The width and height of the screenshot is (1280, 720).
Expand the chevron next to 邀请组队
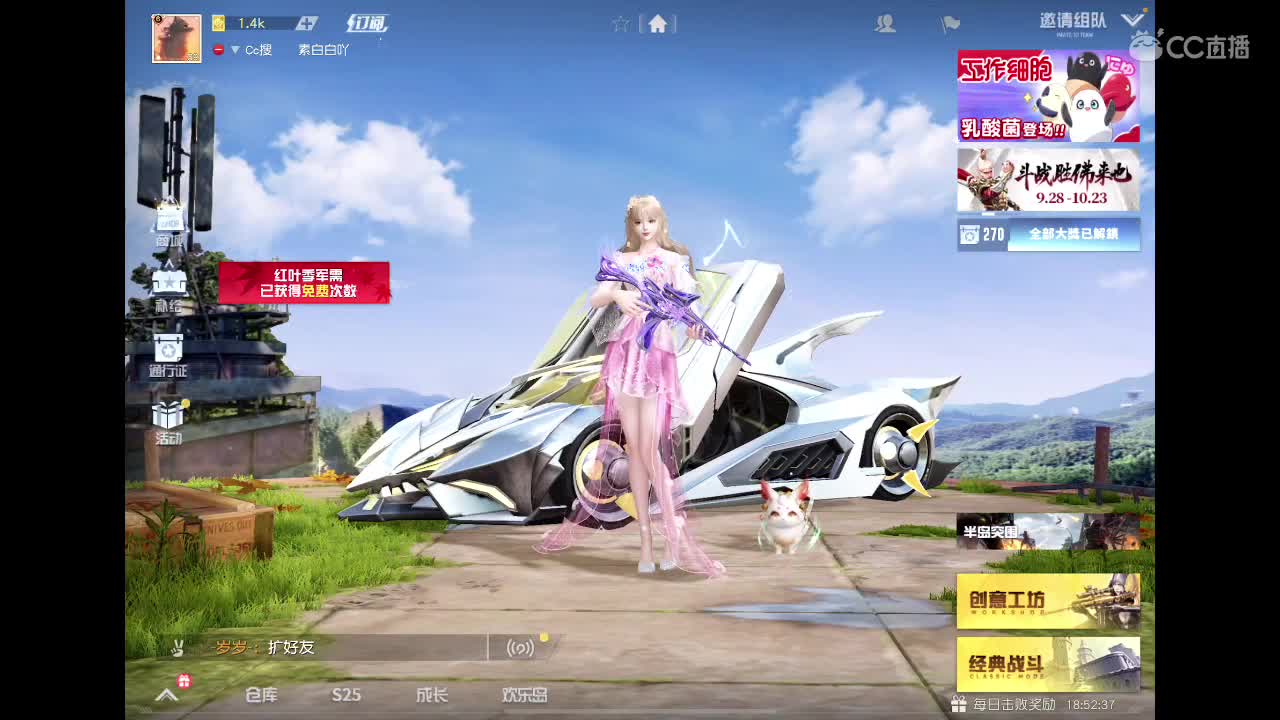1131,20
